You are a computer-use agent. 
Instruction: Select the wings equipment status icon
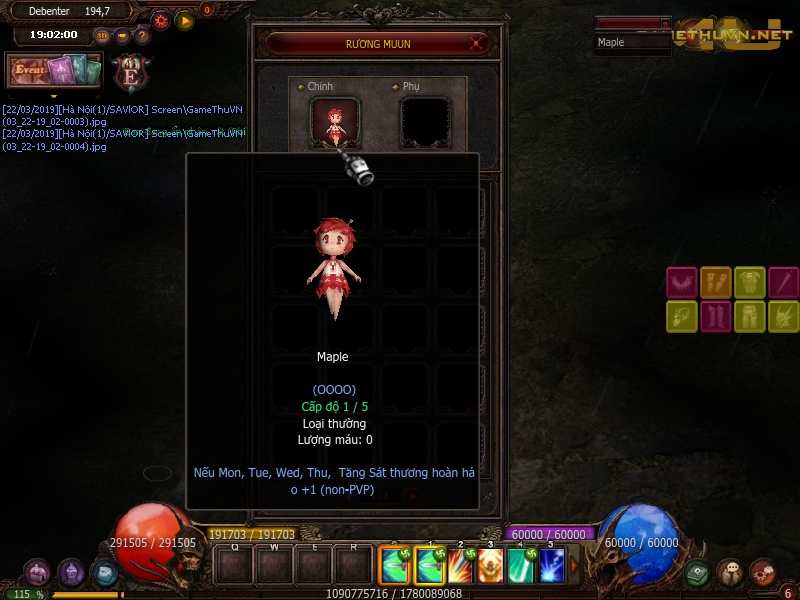681,282
